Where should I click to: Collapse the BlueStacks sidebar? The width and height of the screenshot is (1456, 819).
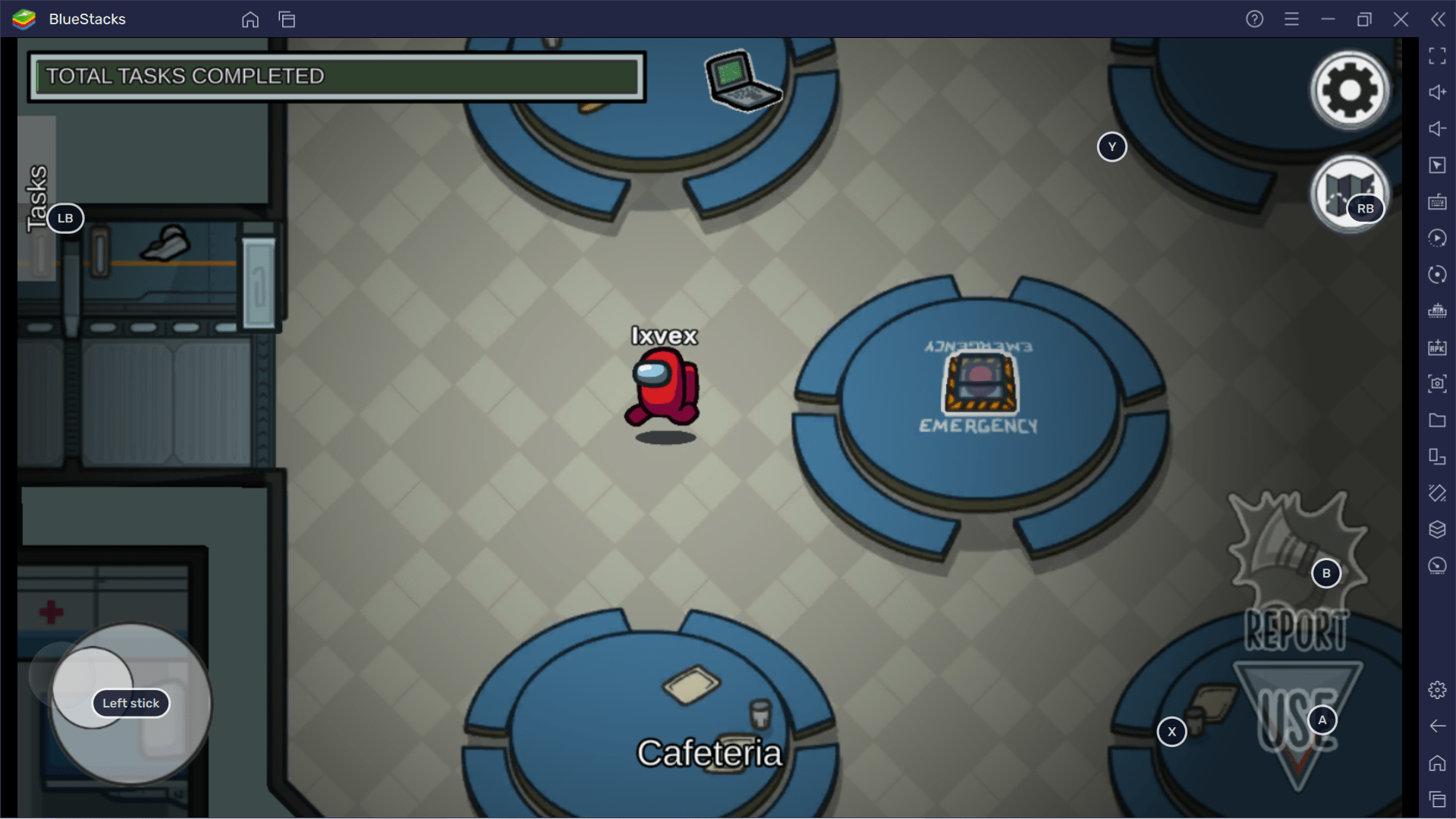click(1439, 19)
